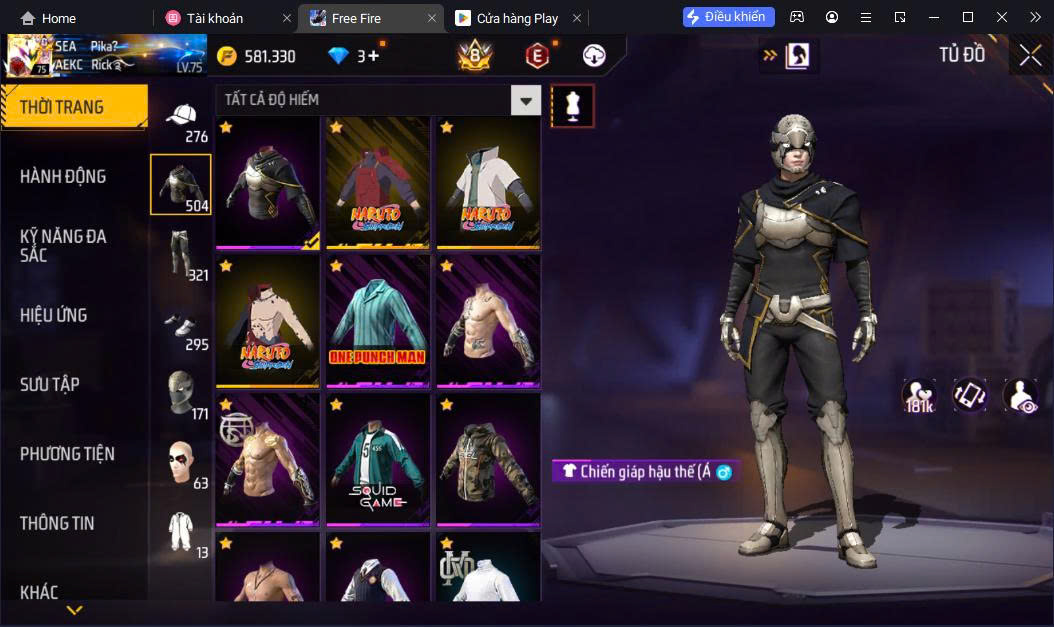Switch to the HÀNH ĐỘNG tab

[64, 177]
